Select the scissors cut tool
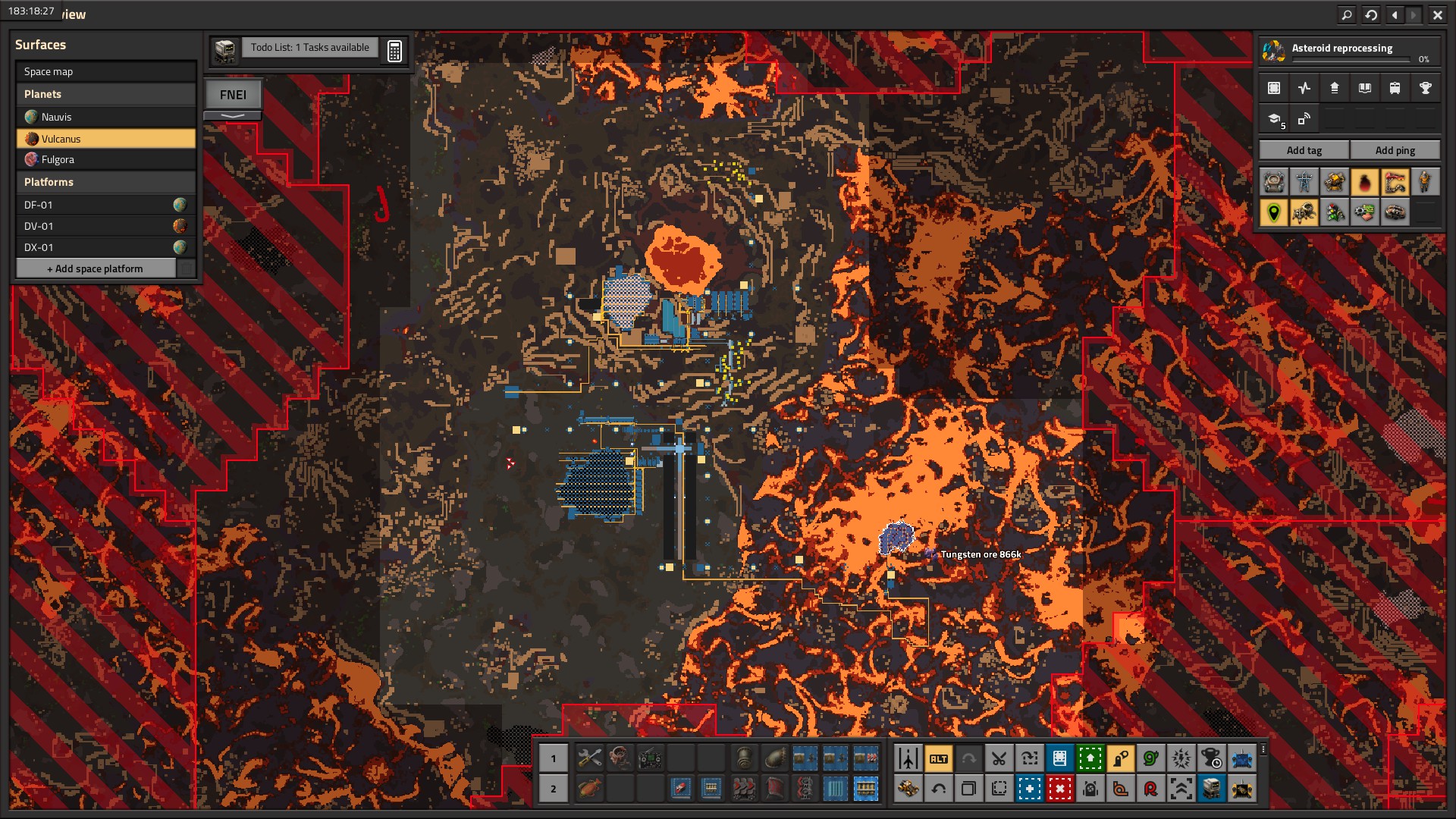1456x819 pixels. pyautogui.click(x=999, y=758)
